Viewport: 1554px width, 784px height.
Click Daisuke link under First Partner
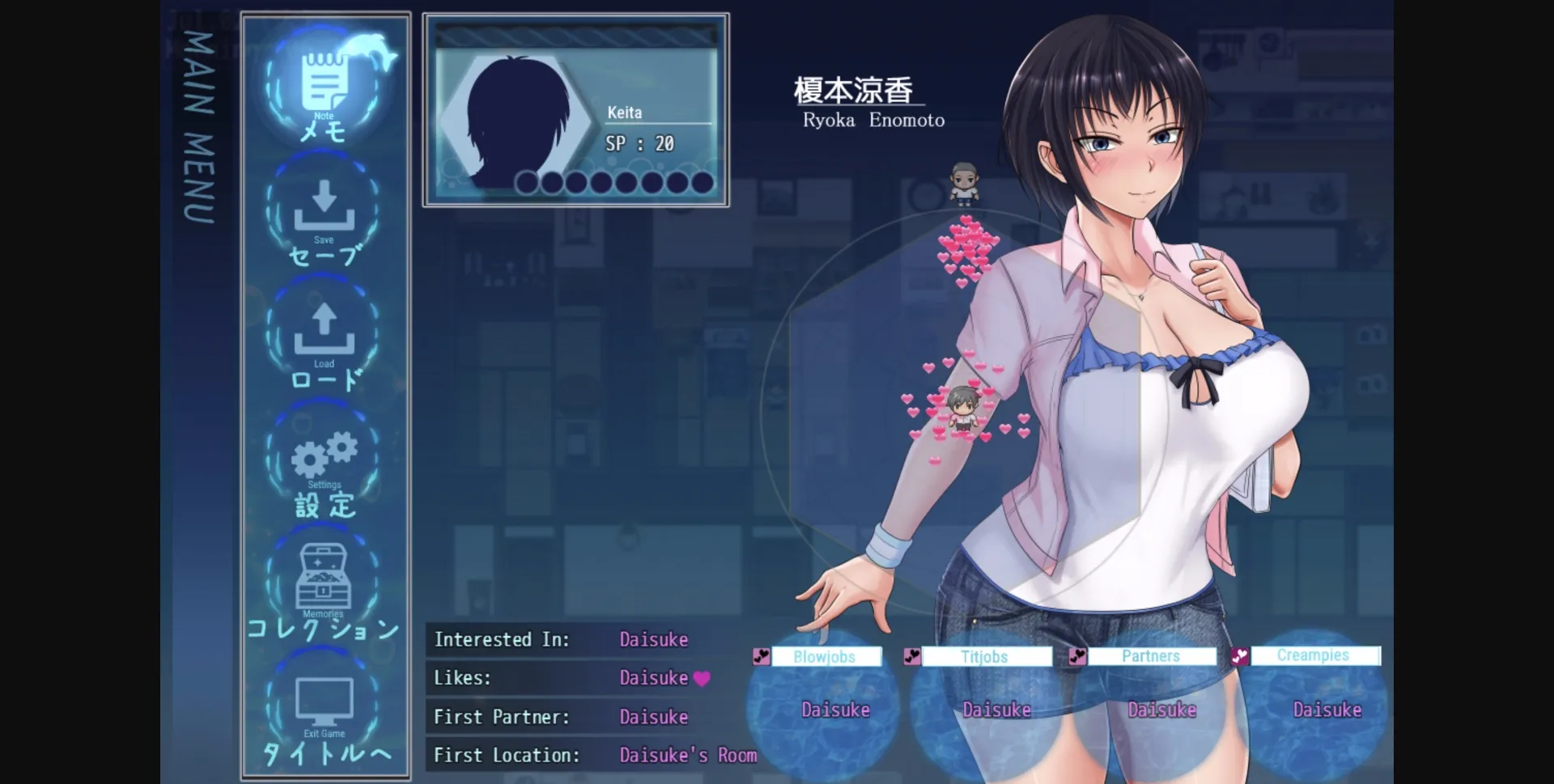[x=654, y=717]
